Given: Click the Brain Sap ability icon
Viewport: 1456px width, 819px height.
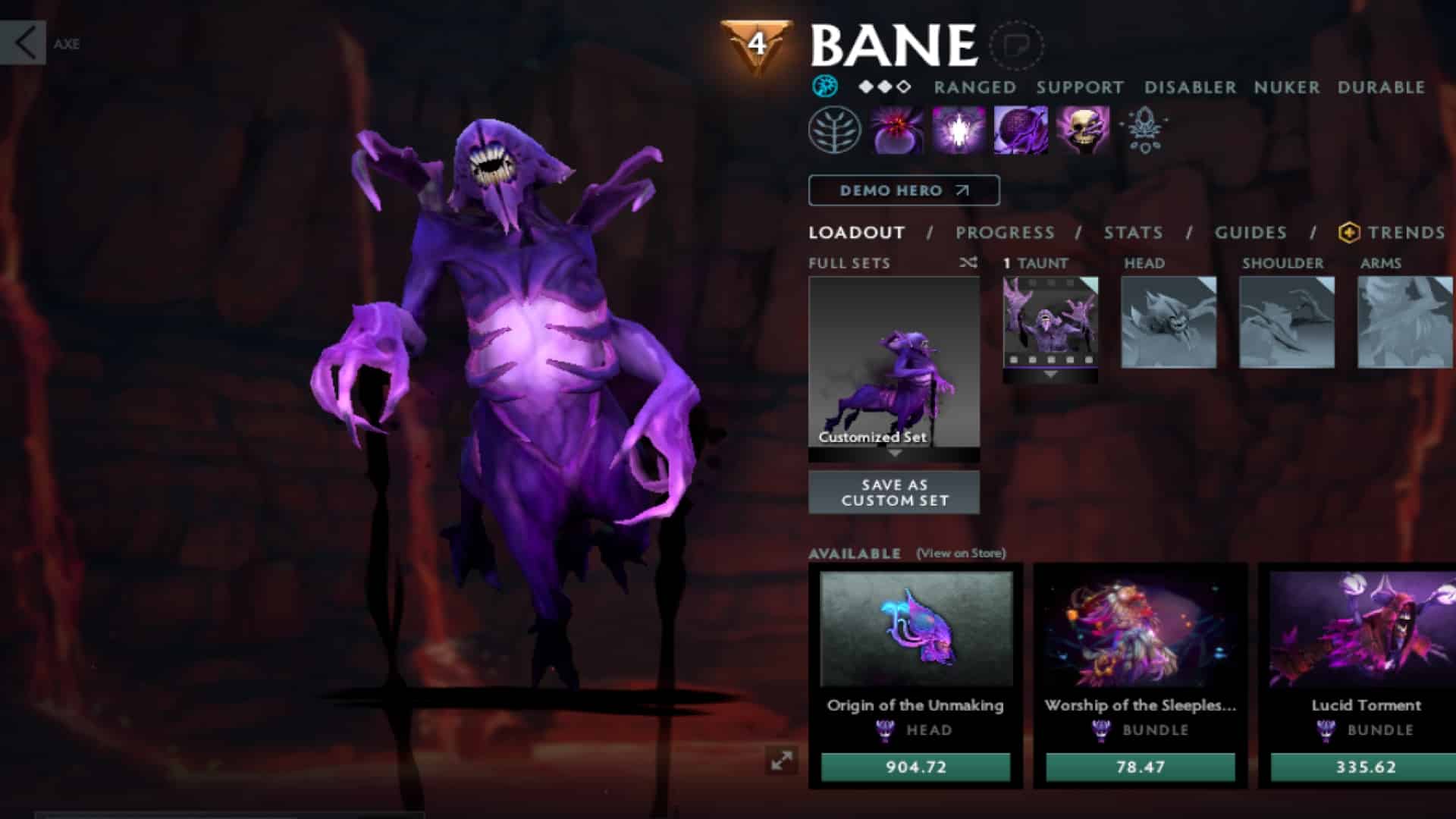Looking at the screenshot, I should tap(958, 130).
